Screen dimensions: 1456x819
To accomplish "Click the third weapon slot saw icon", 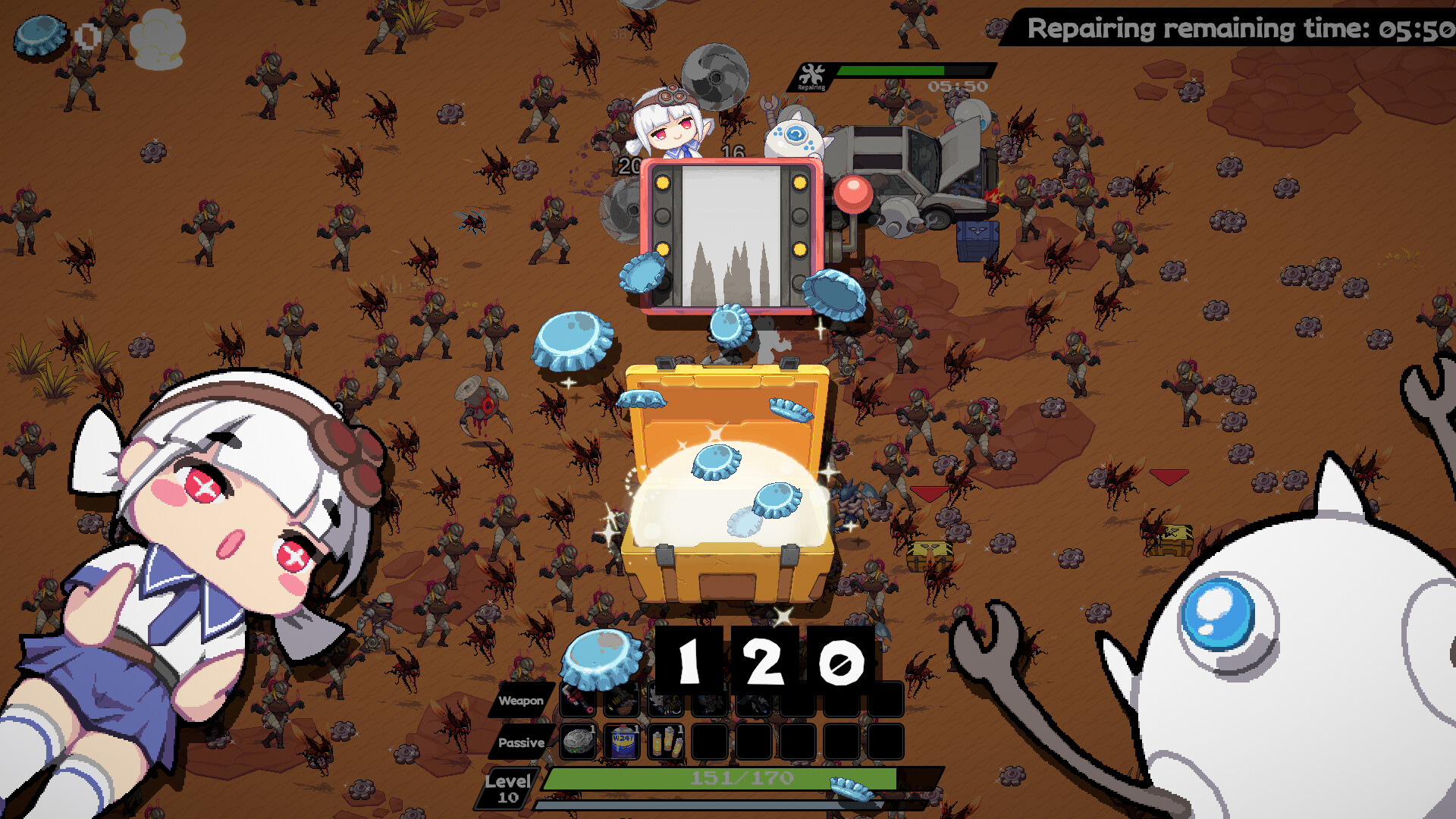I will click(667, 701).
